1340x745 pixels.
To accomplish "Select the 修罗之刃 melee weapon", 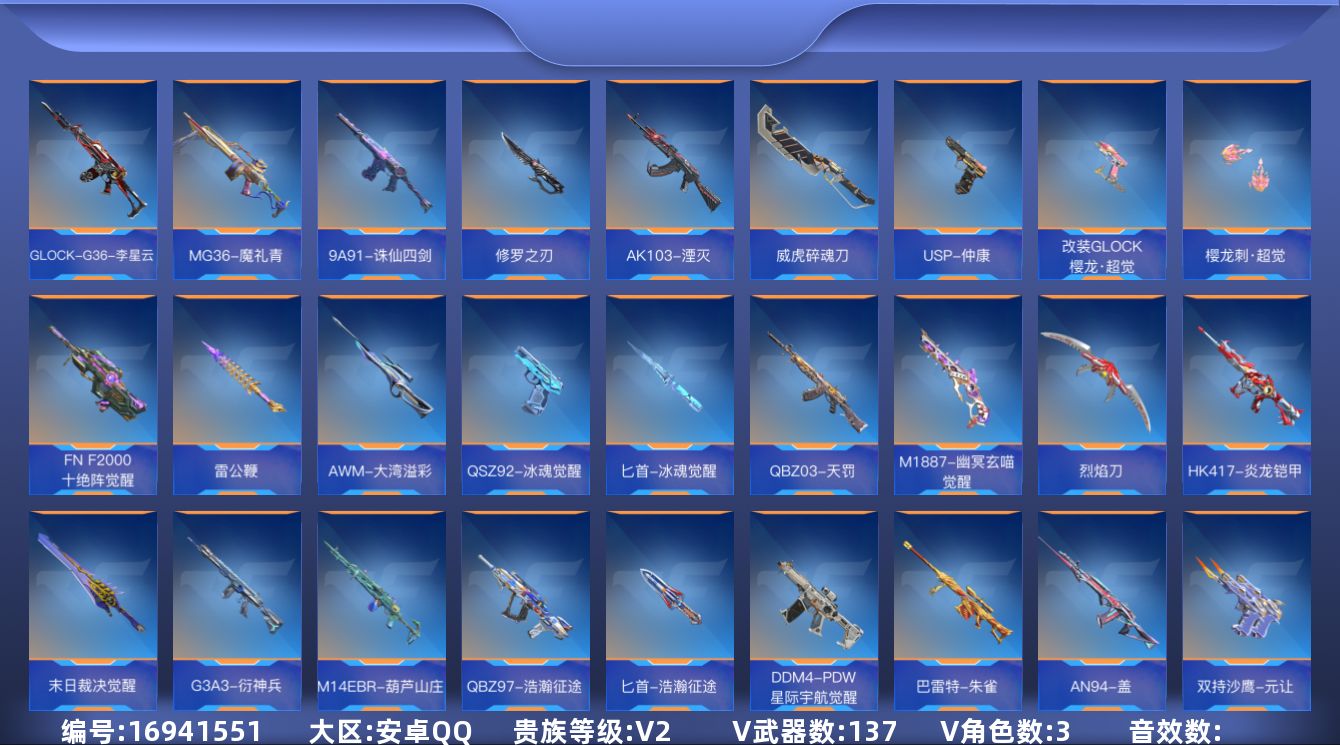I will tap(526, 170).
